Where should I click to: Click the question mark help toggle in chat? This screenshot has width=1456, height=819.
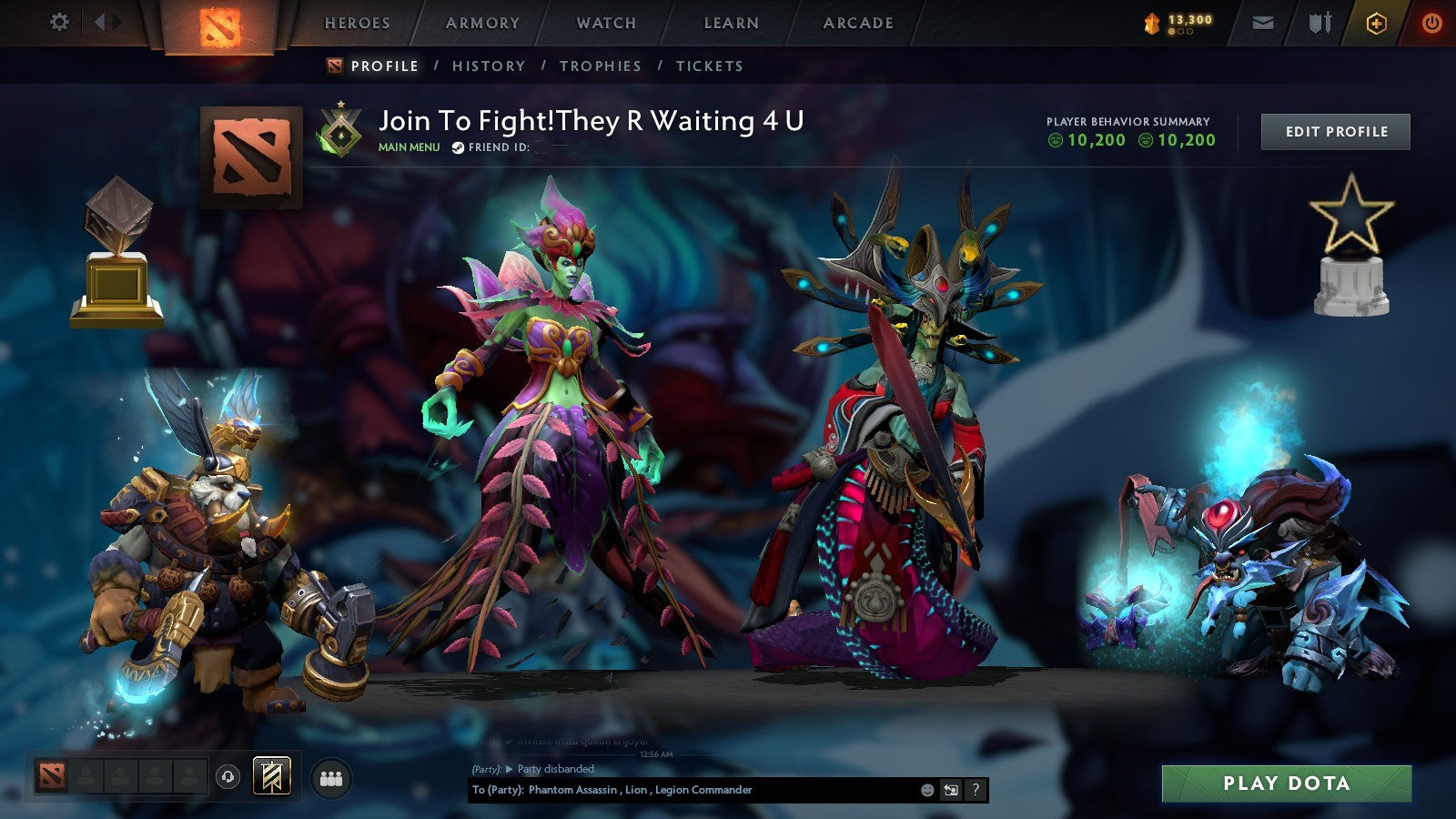pyautogui.click(x=976, y=791)
